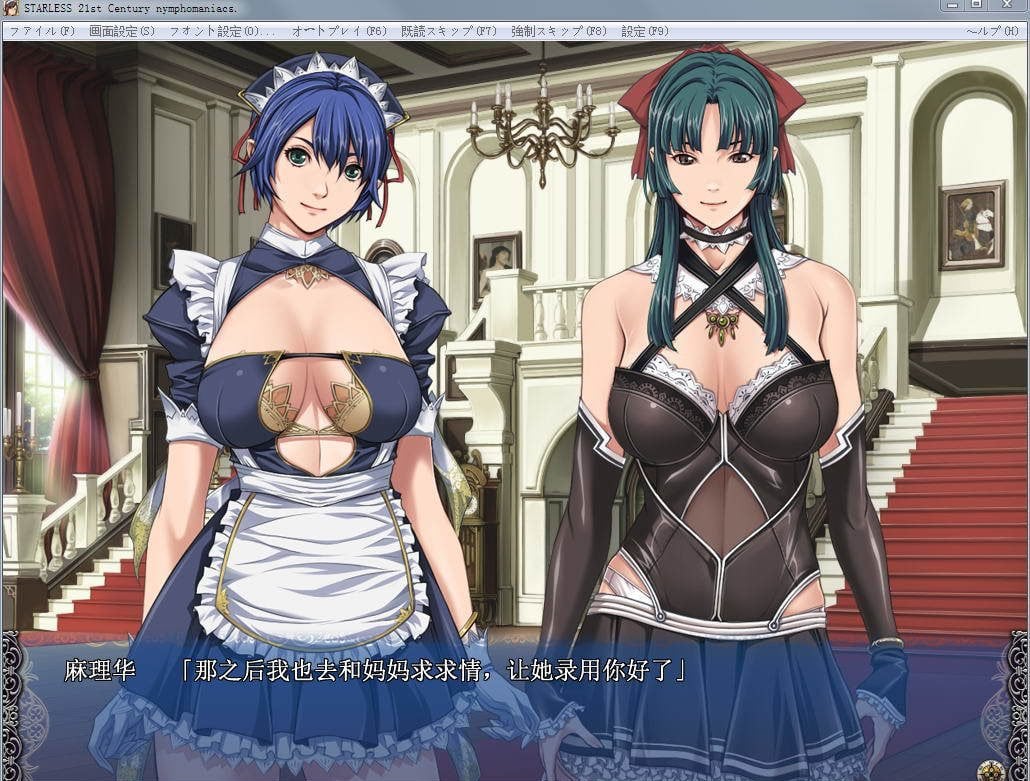1030x781 pixels.
Task: Close the game window
Action: (x=1005, y=7)
